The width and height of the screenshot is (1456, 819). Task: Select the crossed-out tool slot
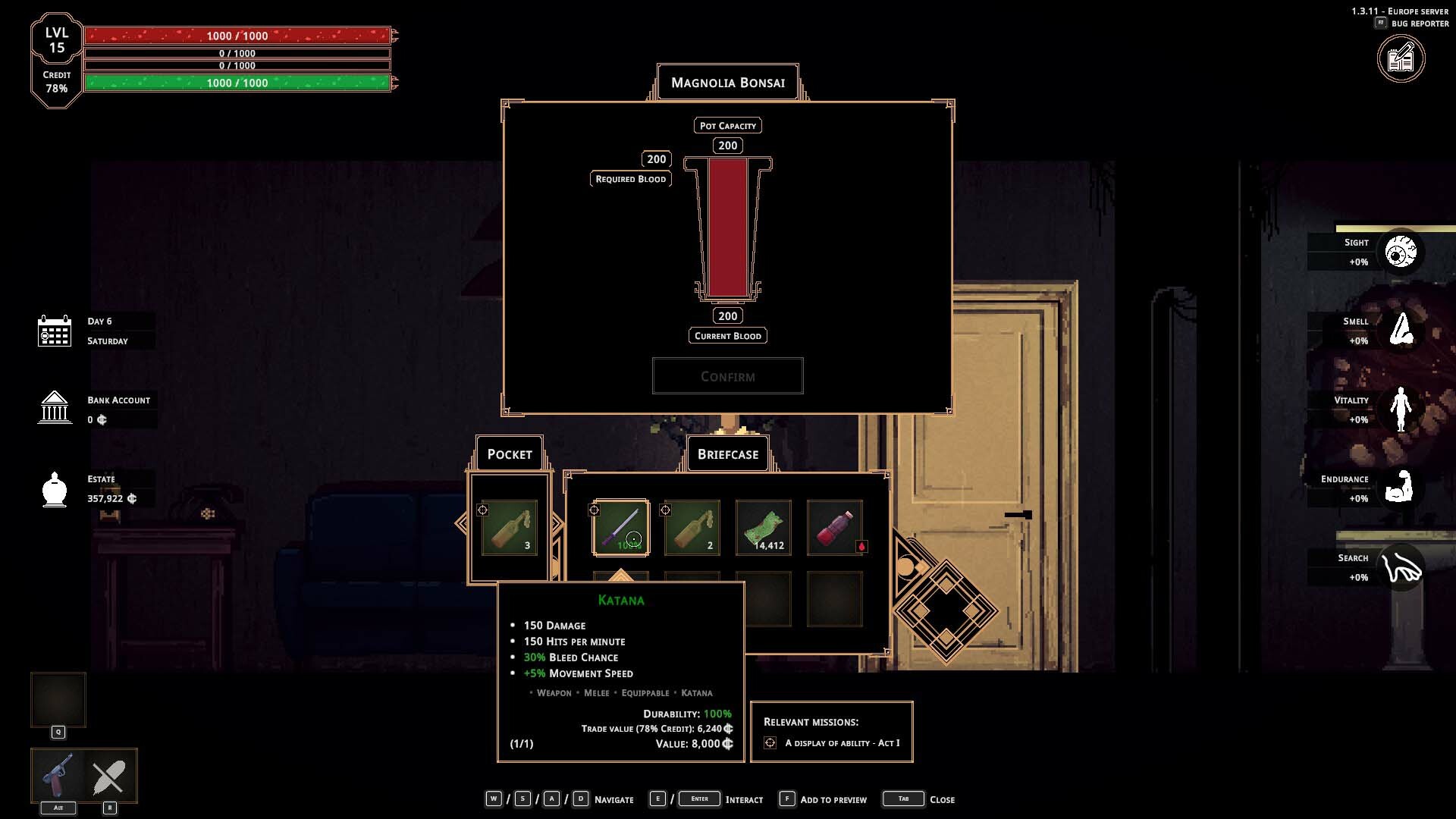coord(109,776)
